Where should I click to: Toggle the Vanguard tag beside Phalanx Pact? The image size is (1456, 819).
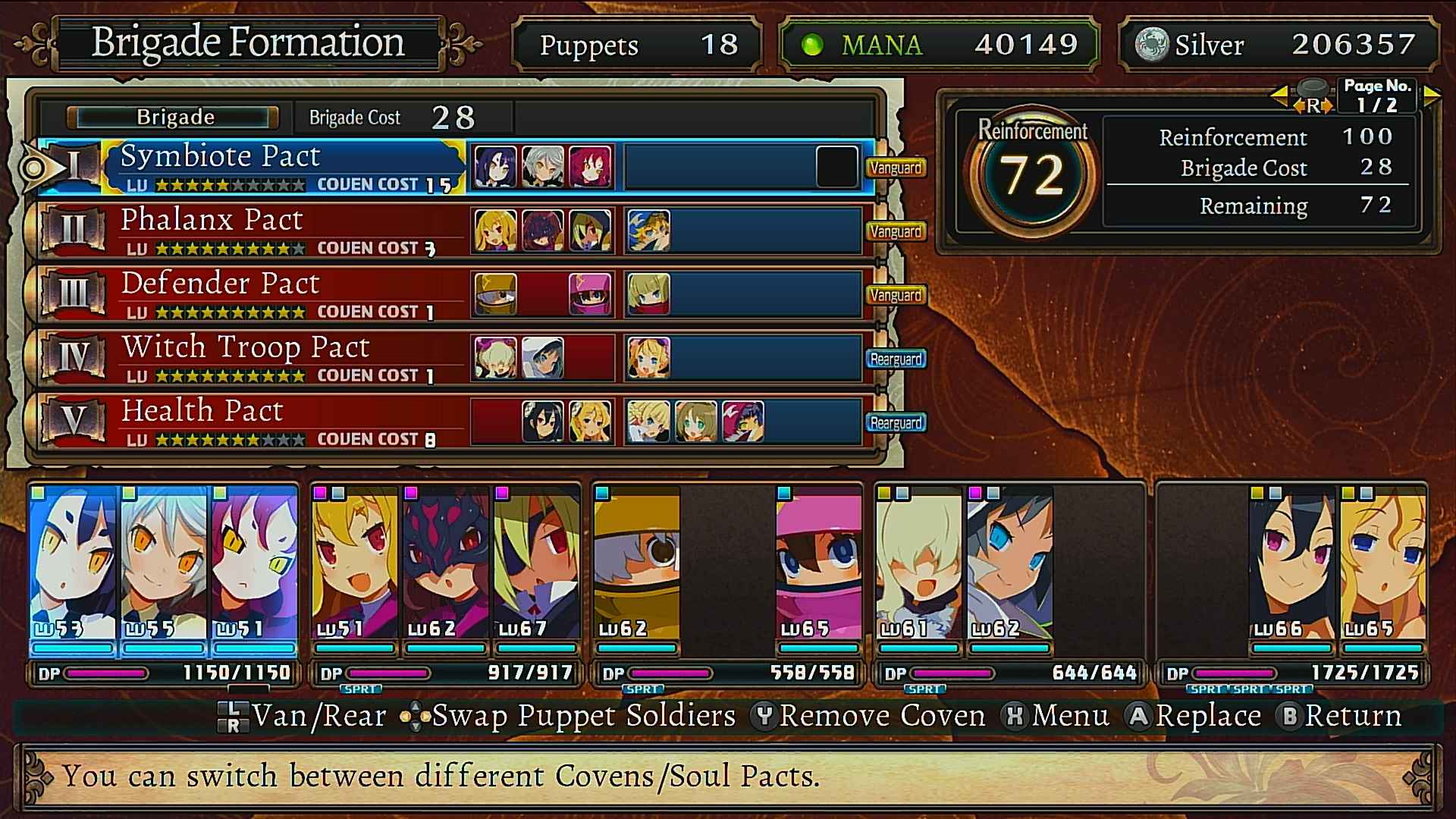click(x=896, y=231)
